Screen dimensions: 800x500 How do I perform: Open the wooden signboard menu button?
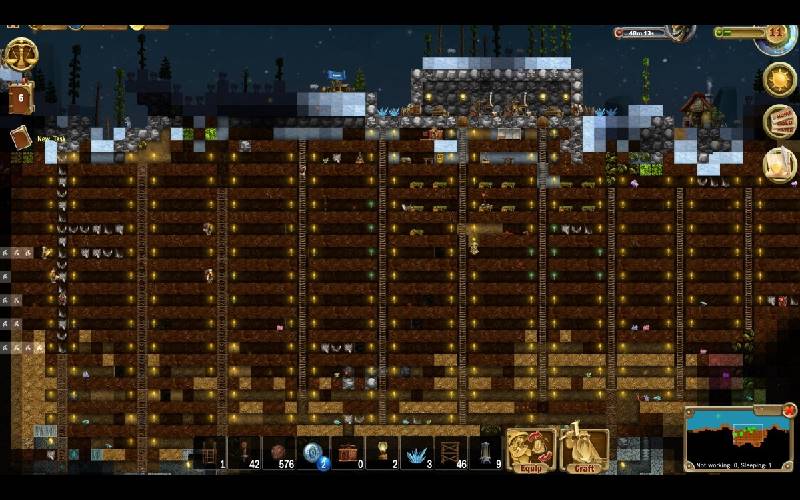coord(779,122)
